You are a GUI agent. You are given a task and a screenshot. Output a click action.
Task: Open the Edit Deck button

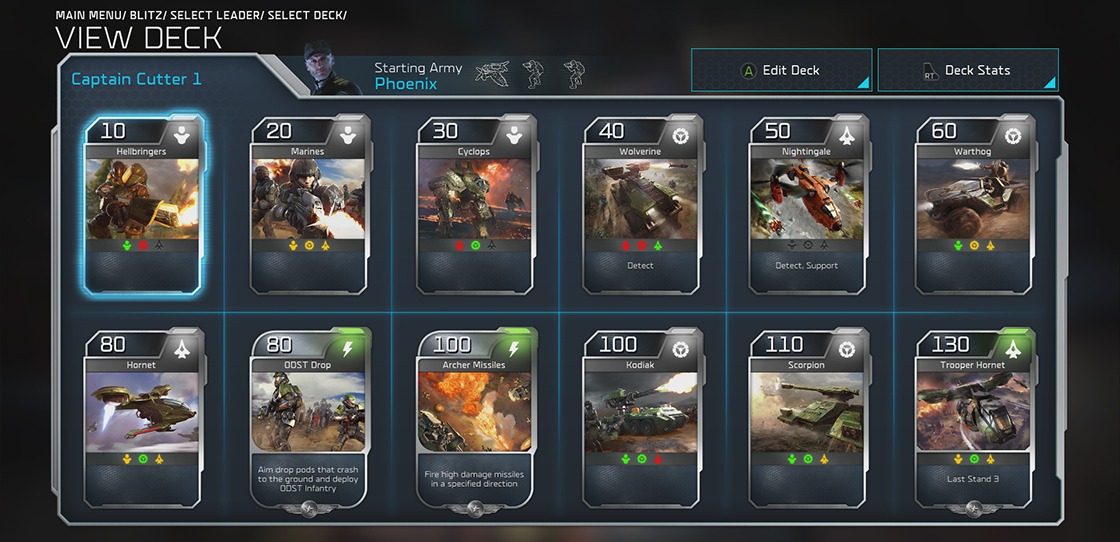coord(781,70)
